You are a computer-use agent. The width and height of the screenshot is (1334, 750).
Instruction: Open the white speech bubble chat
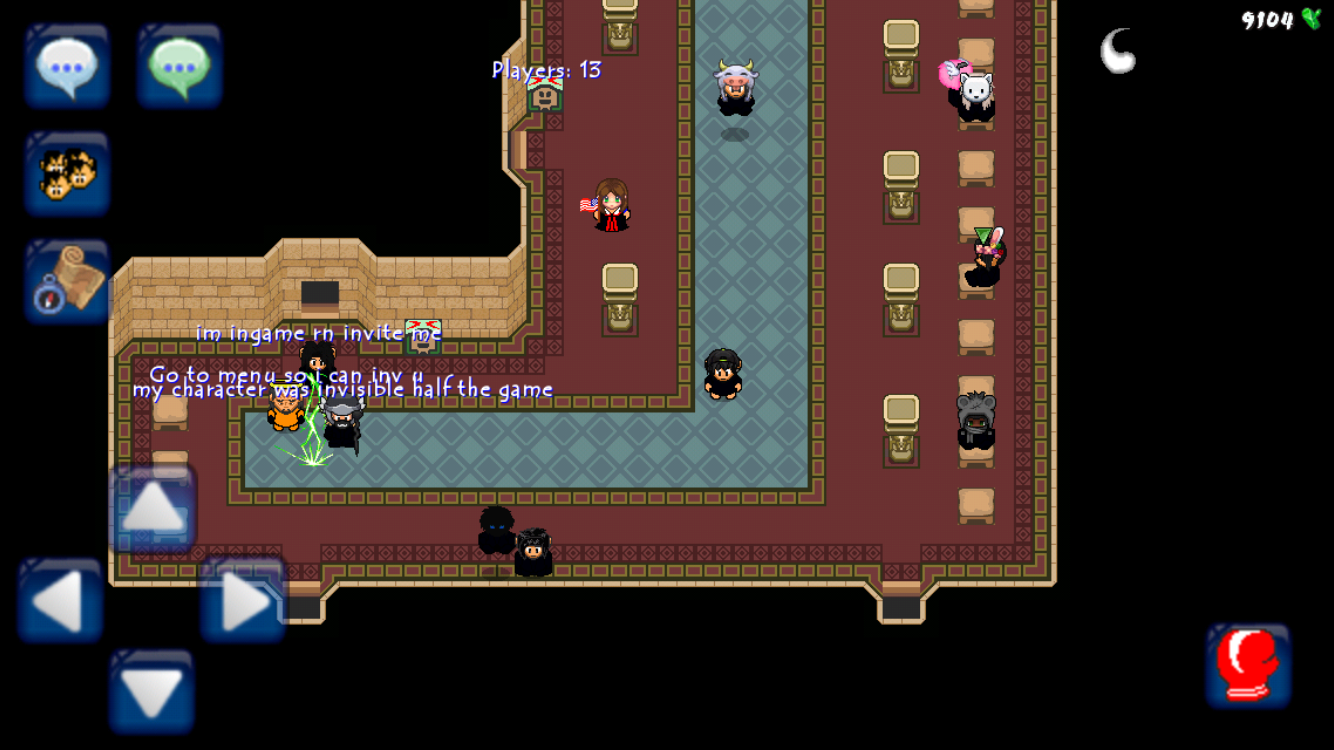67,66
